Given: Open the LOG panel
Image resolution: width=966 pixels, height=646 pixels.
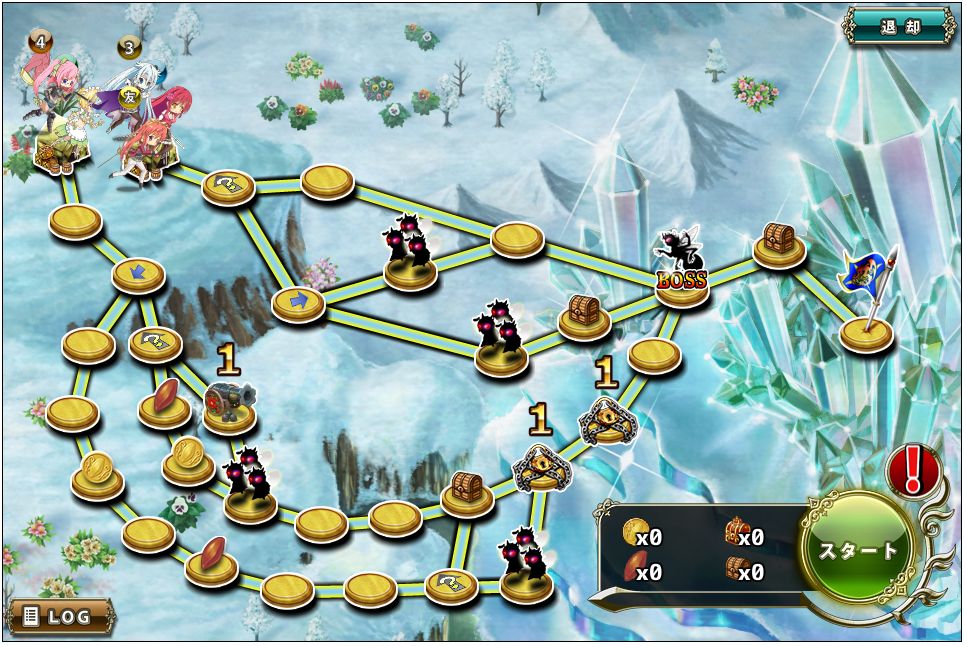Looking at the screenshot, I should tap(61, 617).
